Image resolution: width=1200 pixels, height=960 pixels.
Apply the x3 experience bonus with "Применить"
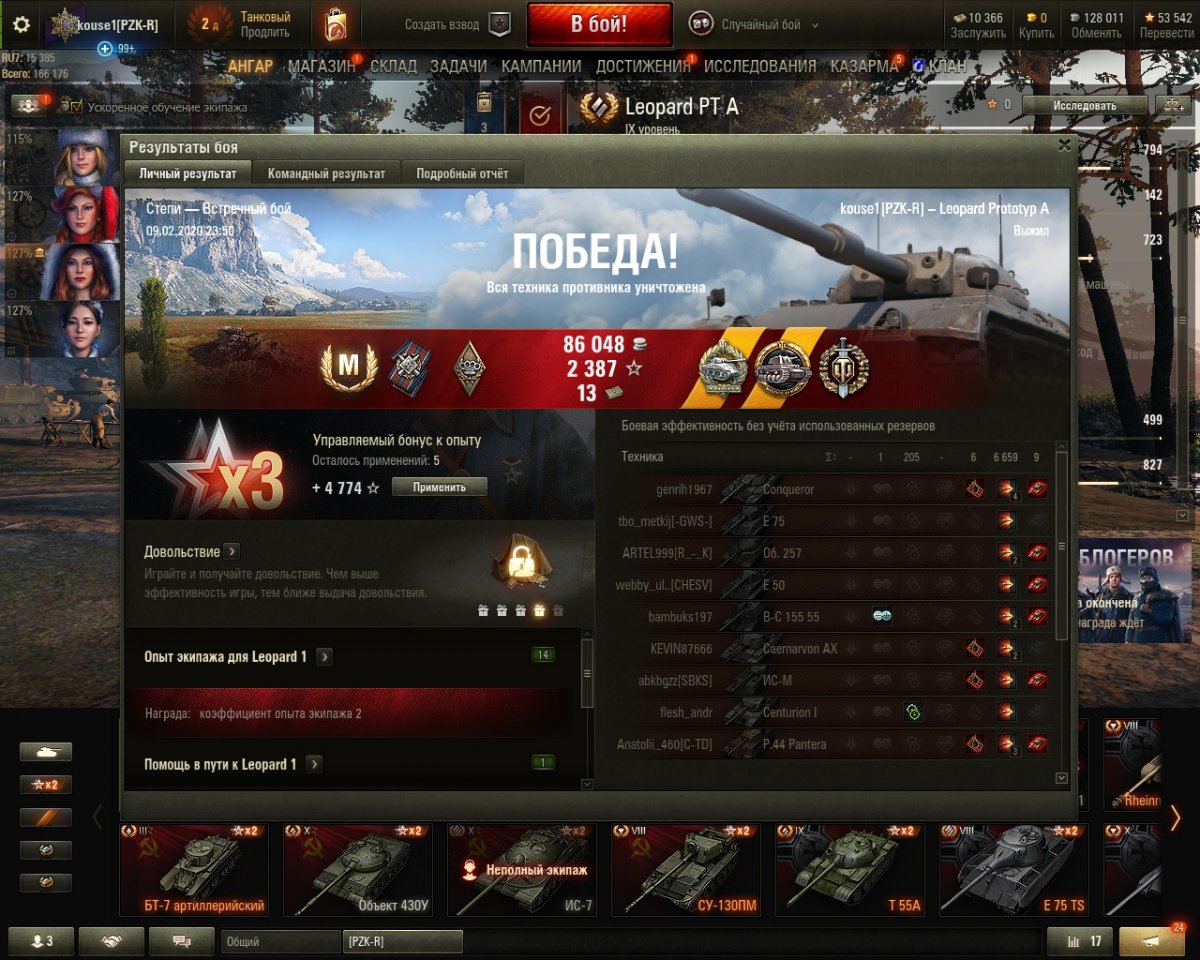click(x=439, y=487)
